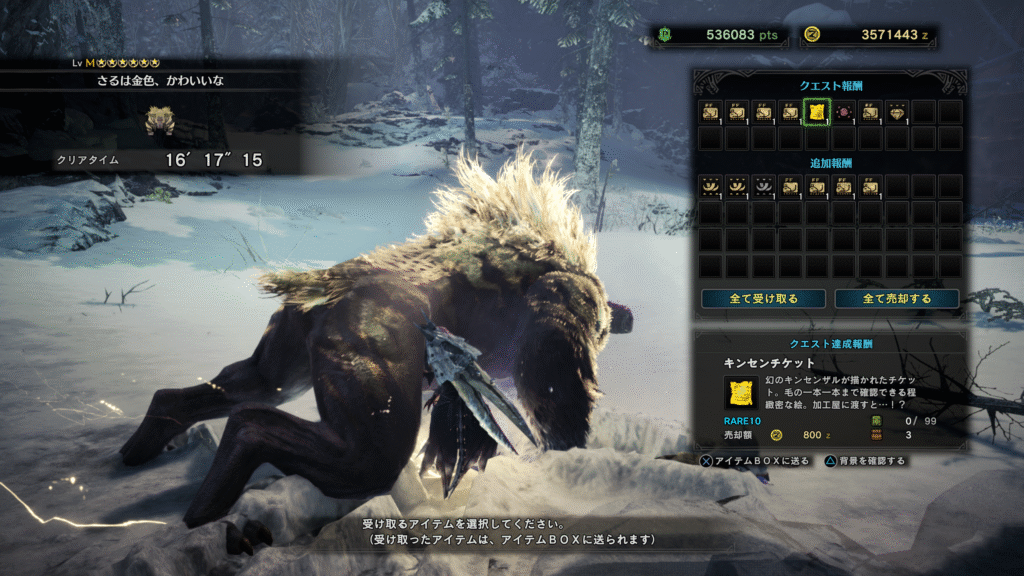
Task: Select the highlighted yellow Kinsen Ticket slot
Action: pyautogui.click(x=817, y=112)
